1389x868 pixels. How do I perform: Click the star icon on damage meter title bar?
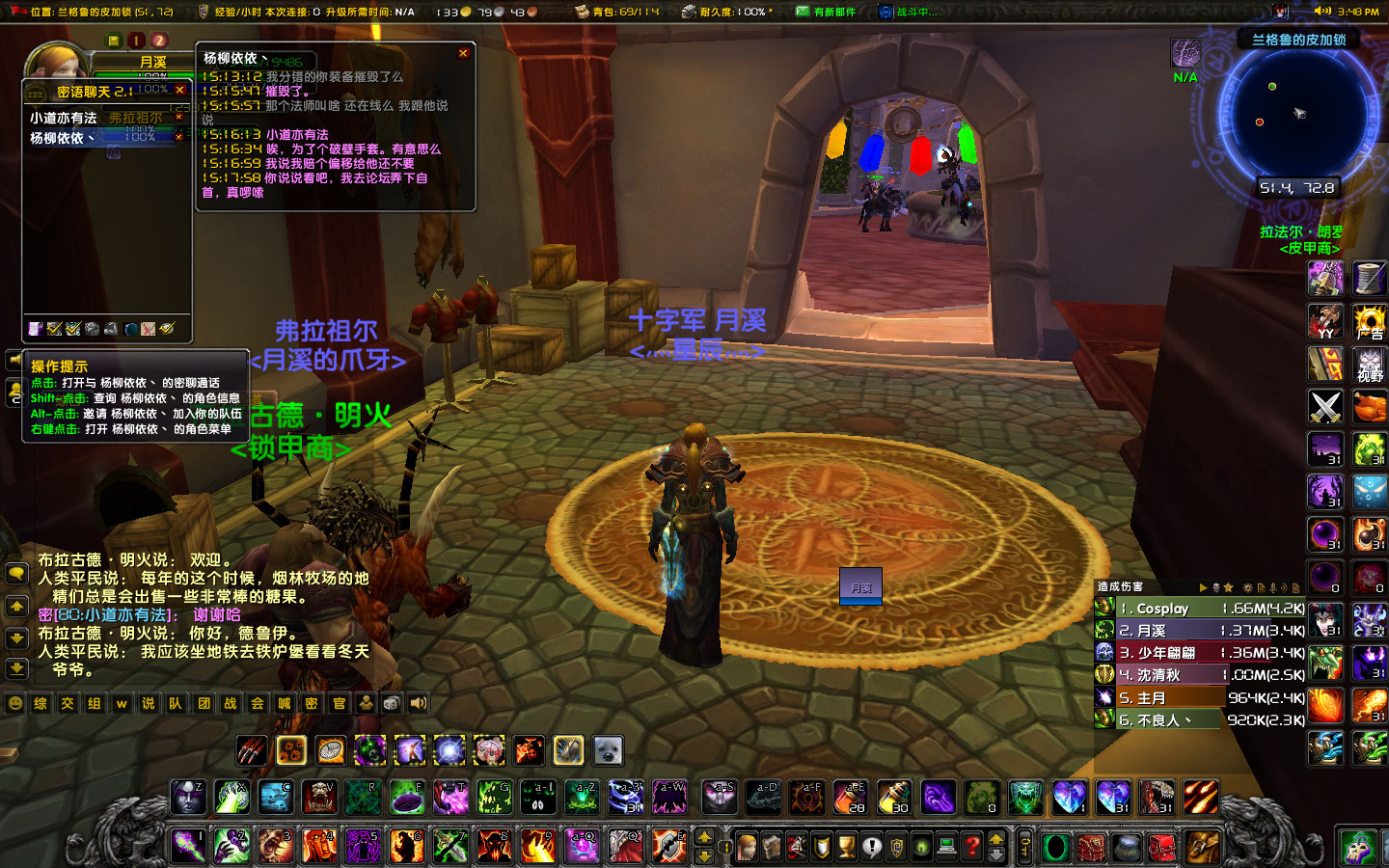(x=1229, y=586)
